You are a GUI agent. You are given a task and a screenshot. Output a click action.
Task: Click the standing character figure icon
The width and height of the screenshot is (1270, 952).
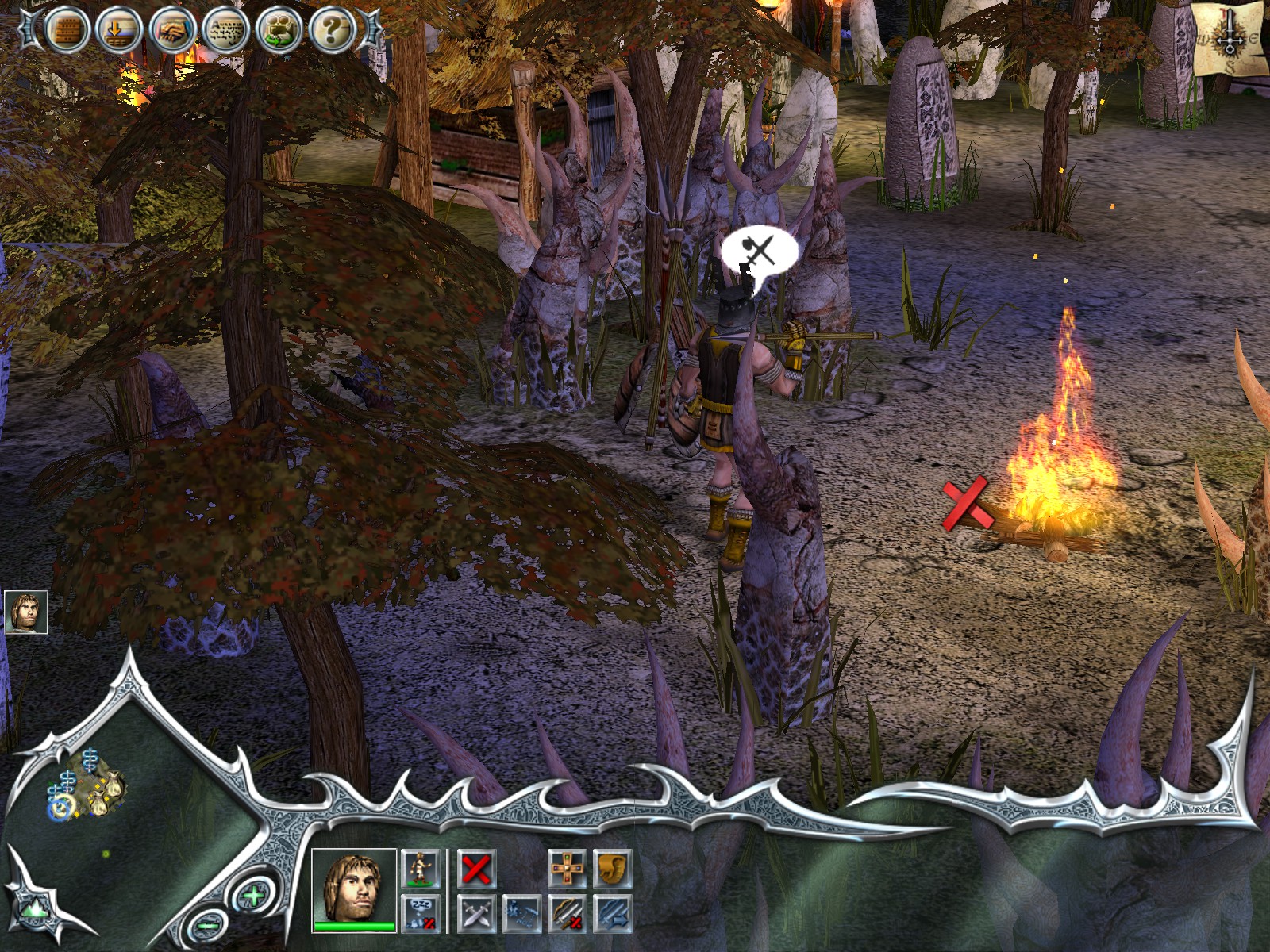(421, 869)
